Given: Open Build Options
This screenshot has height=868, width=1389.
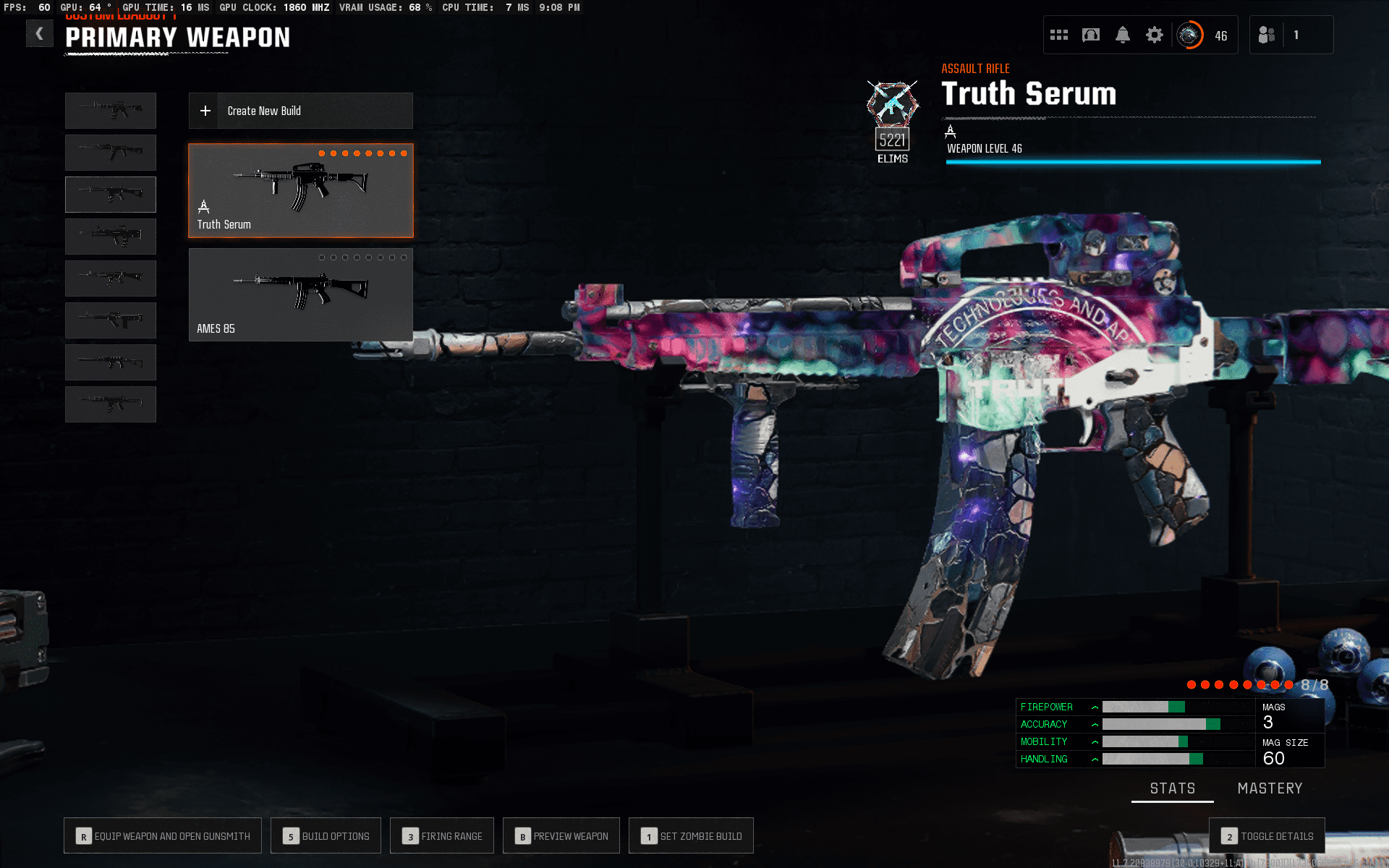Looking at the screenshot, I should (326, 836).
